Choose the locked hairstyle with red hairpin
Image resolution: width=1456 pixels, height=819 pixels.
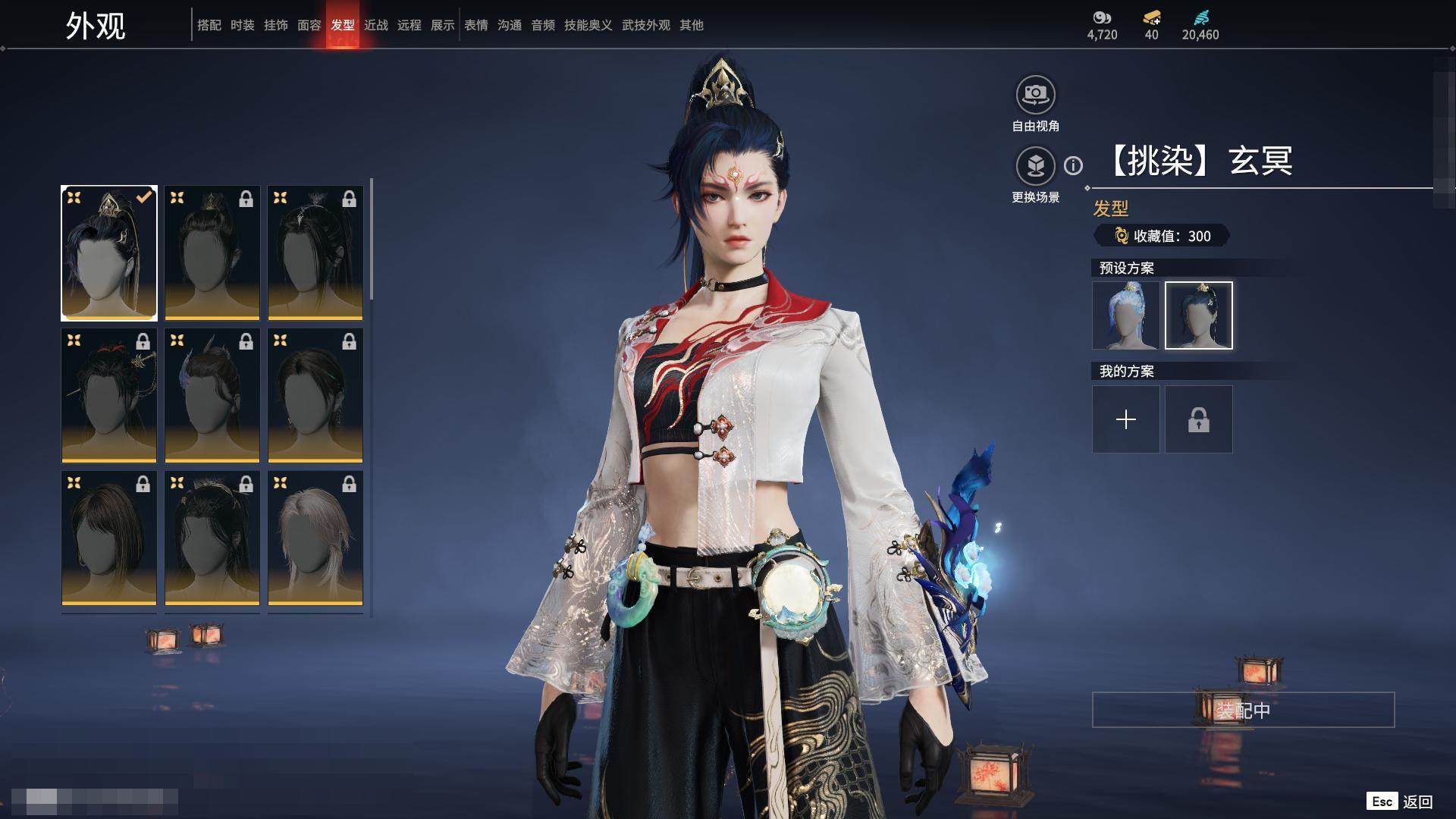coord(109,395)
